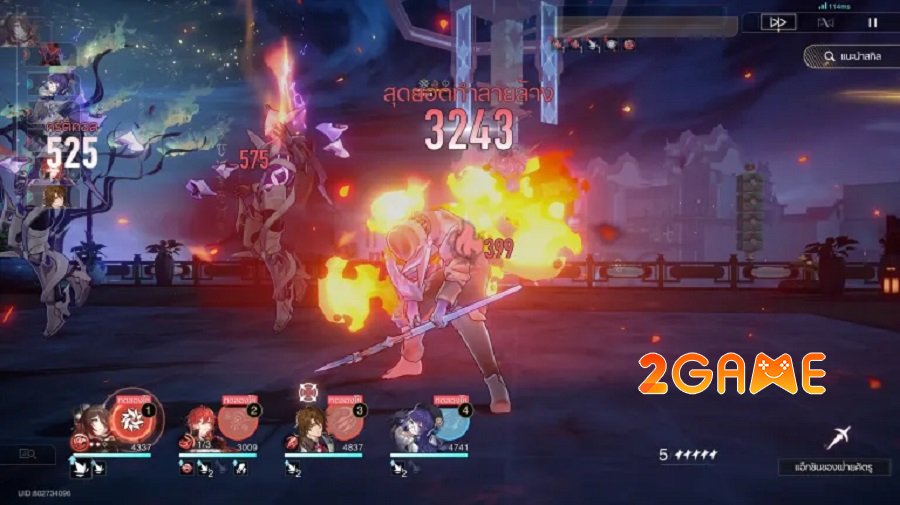Toggle the auto-battle button
The height and width of the screenshot is (505, 900).
pos(825,22)
